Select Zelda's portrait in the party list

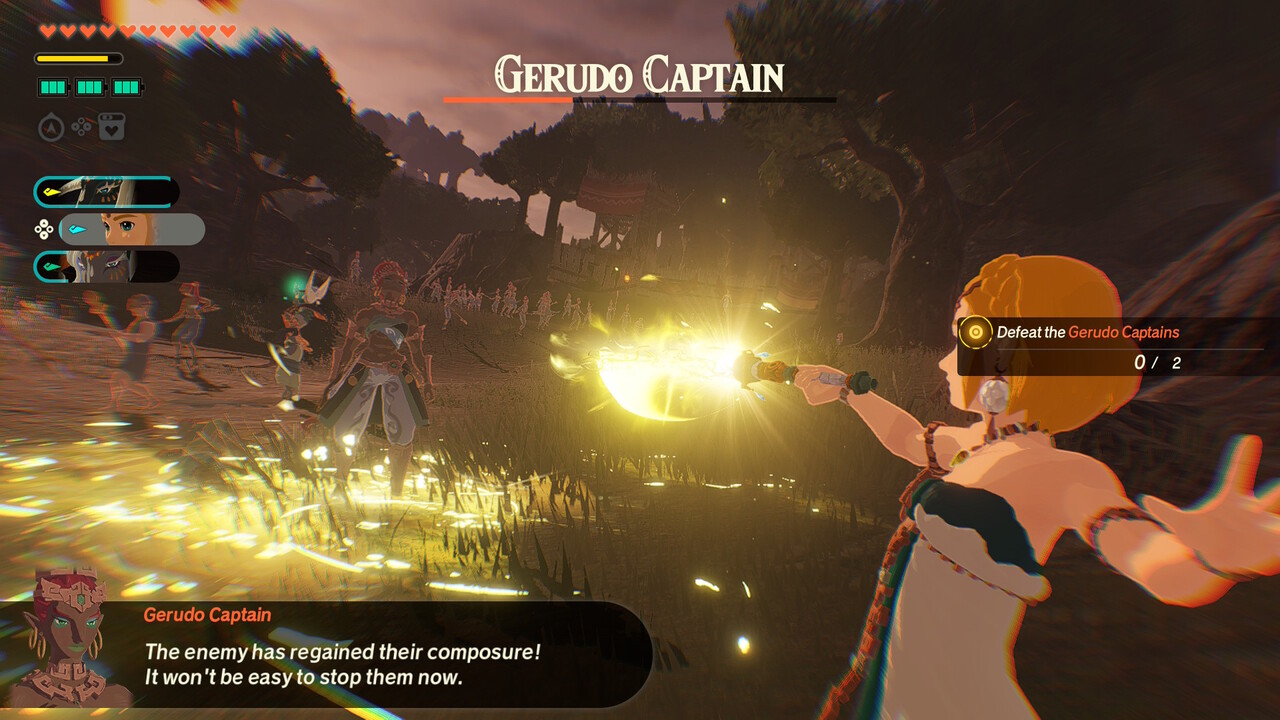(132, 229)
